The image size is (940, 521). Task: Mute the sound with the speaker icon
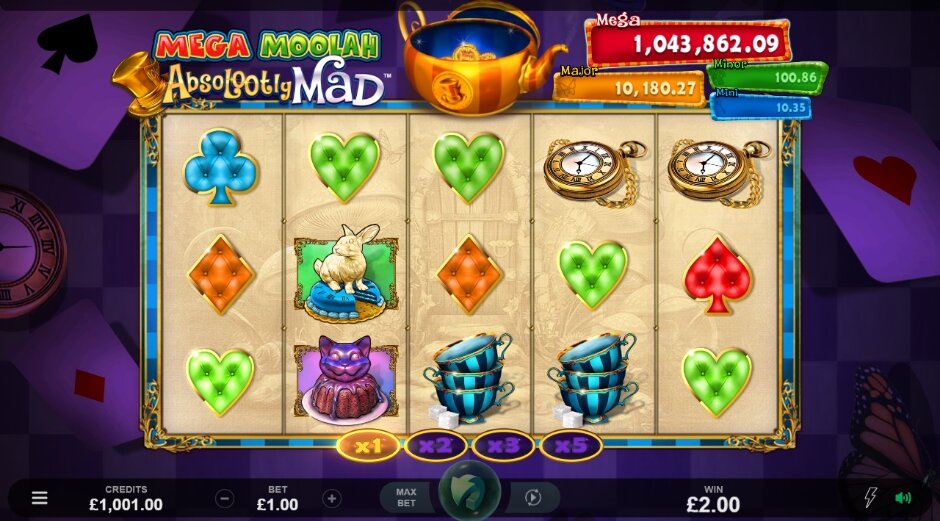click(x=903, y=498)
